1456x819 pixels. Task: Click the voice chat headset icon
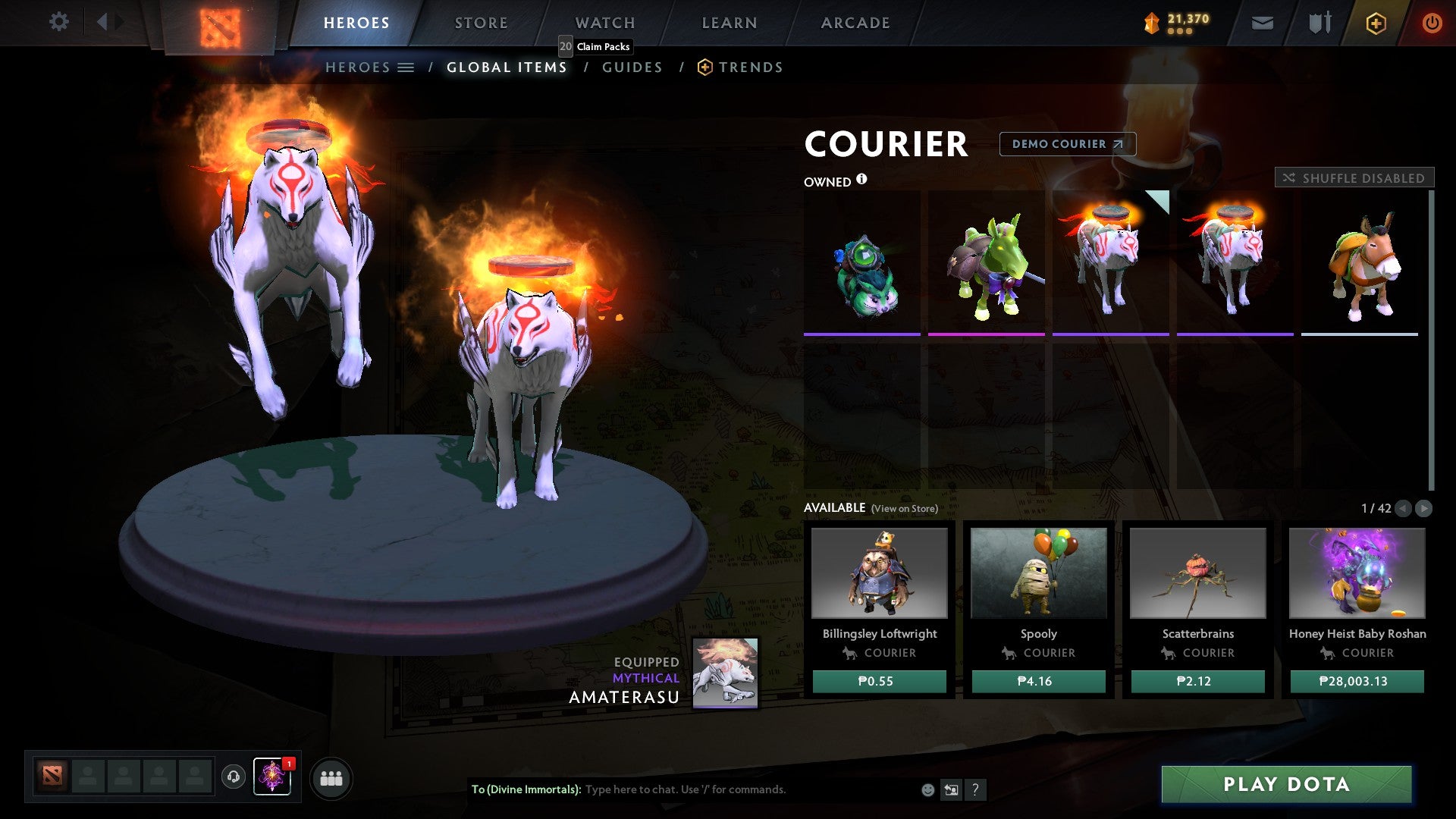coord(234,777)
